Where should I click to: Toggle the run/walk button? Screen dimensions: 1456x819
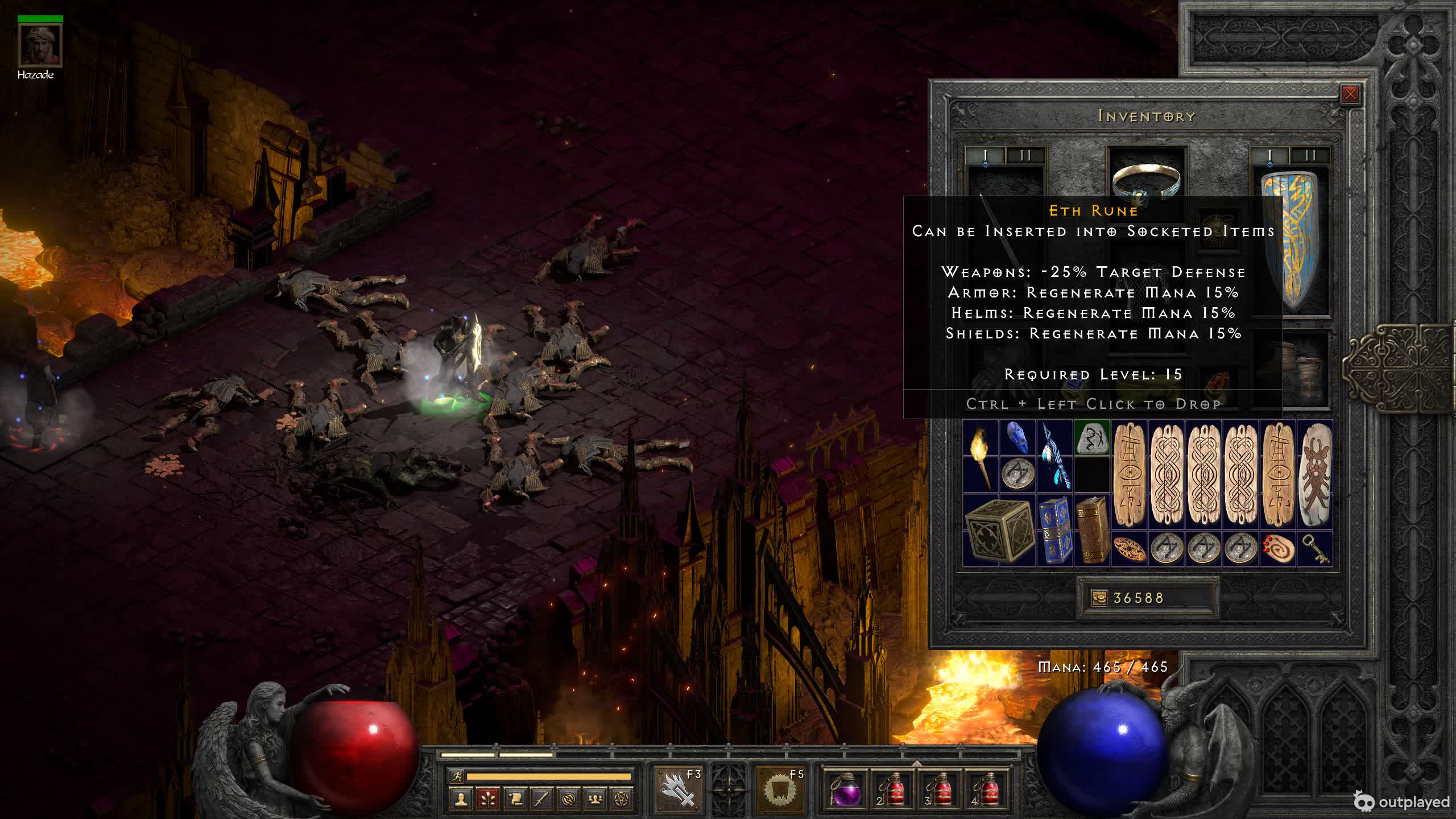point(457,776)
